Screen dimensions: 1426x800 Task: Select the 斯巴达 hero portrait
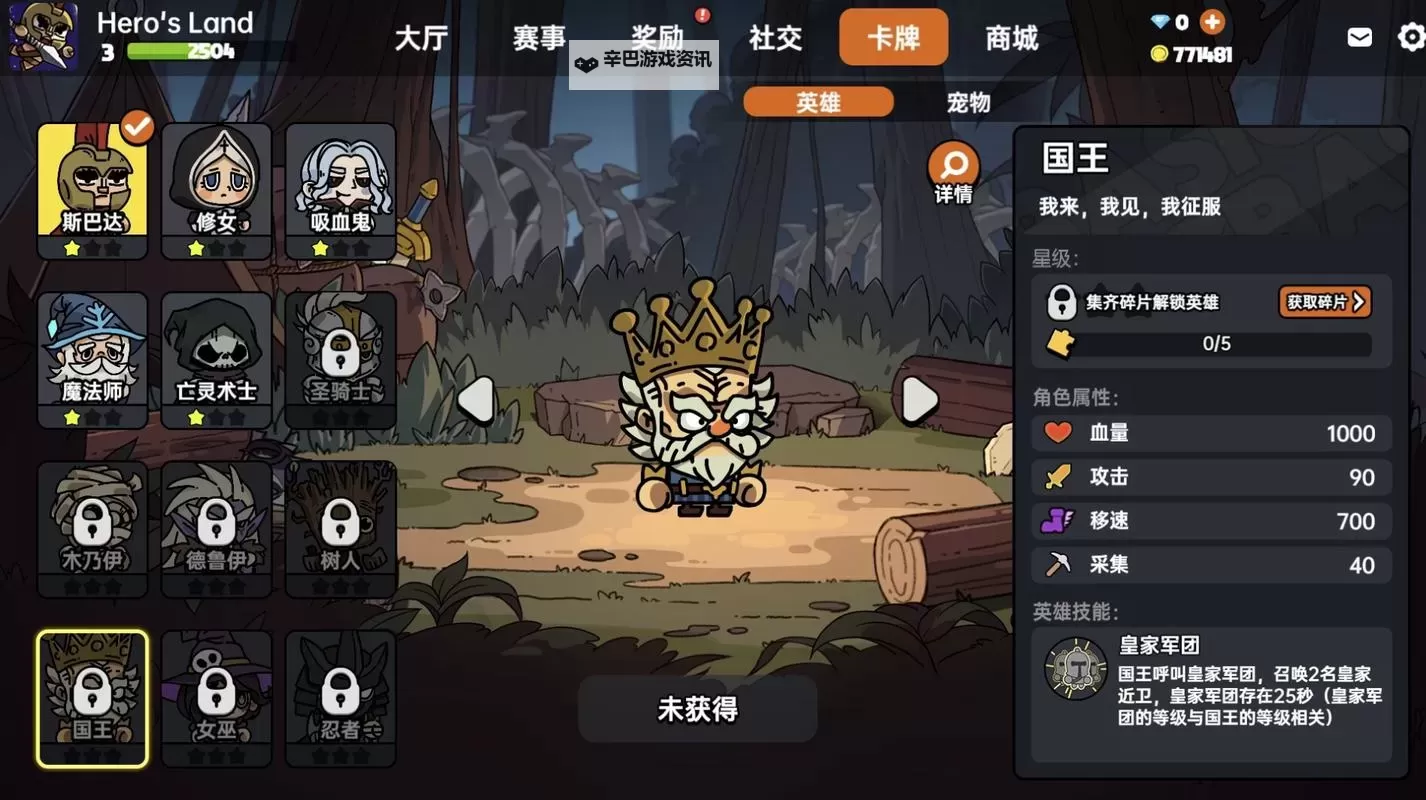tap(92, 188)
